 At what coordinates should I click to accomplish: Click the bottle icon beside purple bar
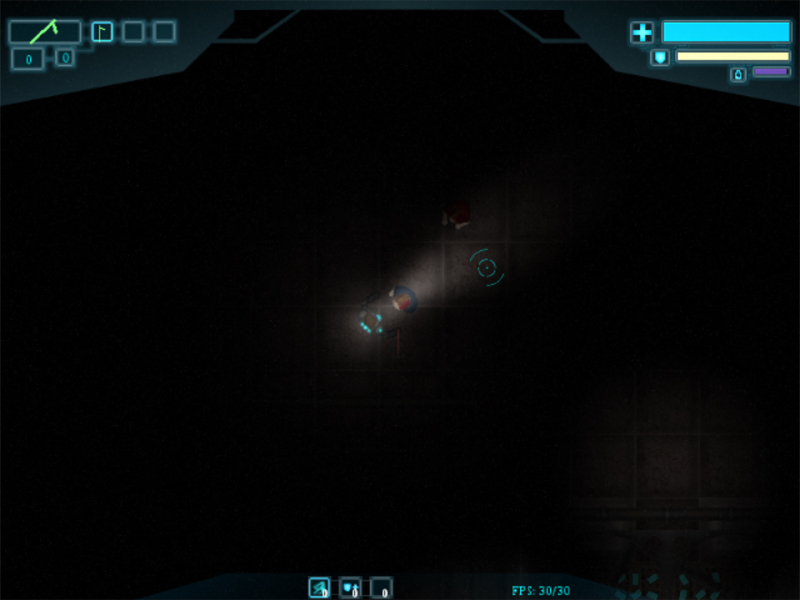pos(738,74)
